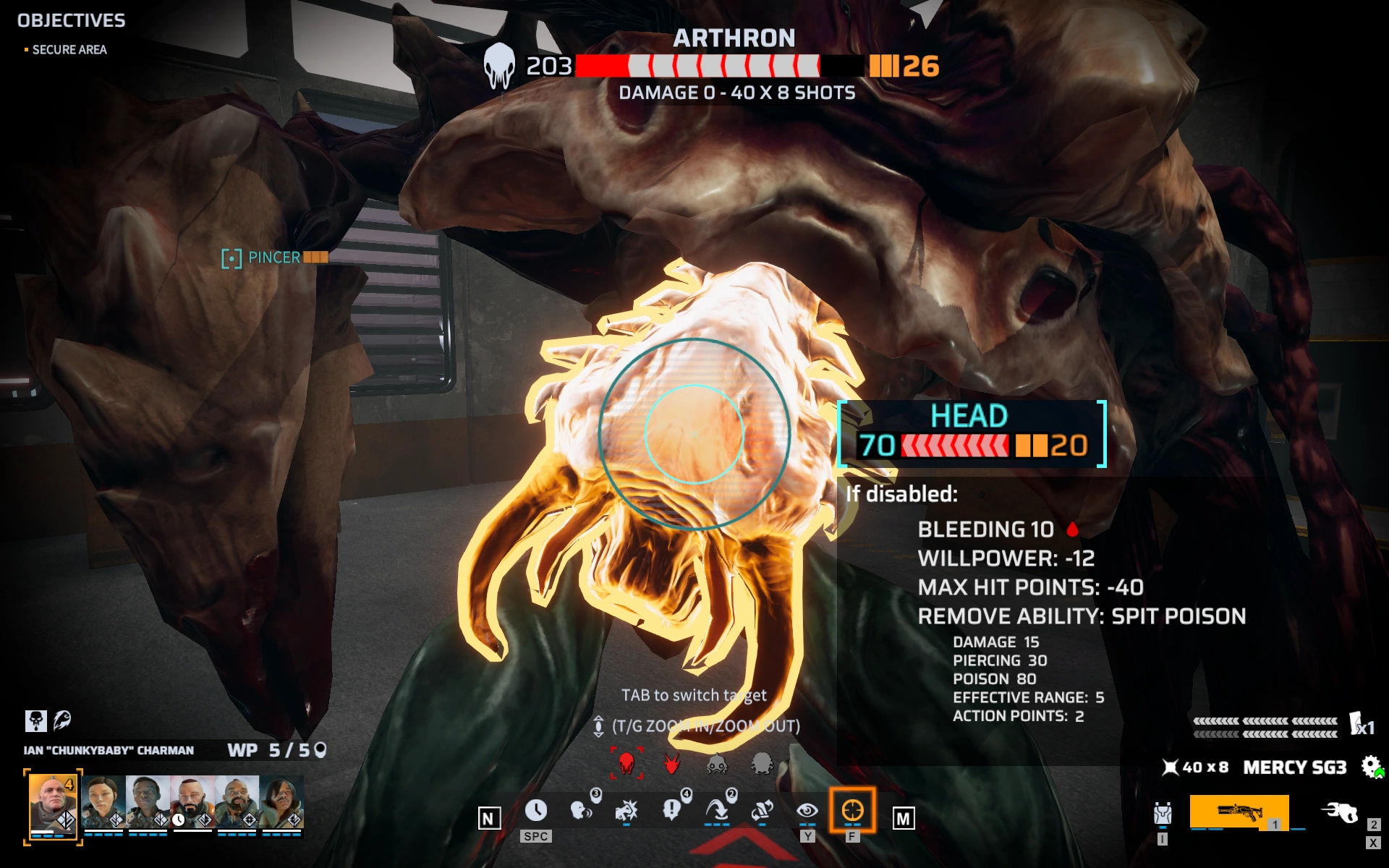Open the backpack inventory icon
Screen dimensions: 1389x868
click(x=1163, y=814)
